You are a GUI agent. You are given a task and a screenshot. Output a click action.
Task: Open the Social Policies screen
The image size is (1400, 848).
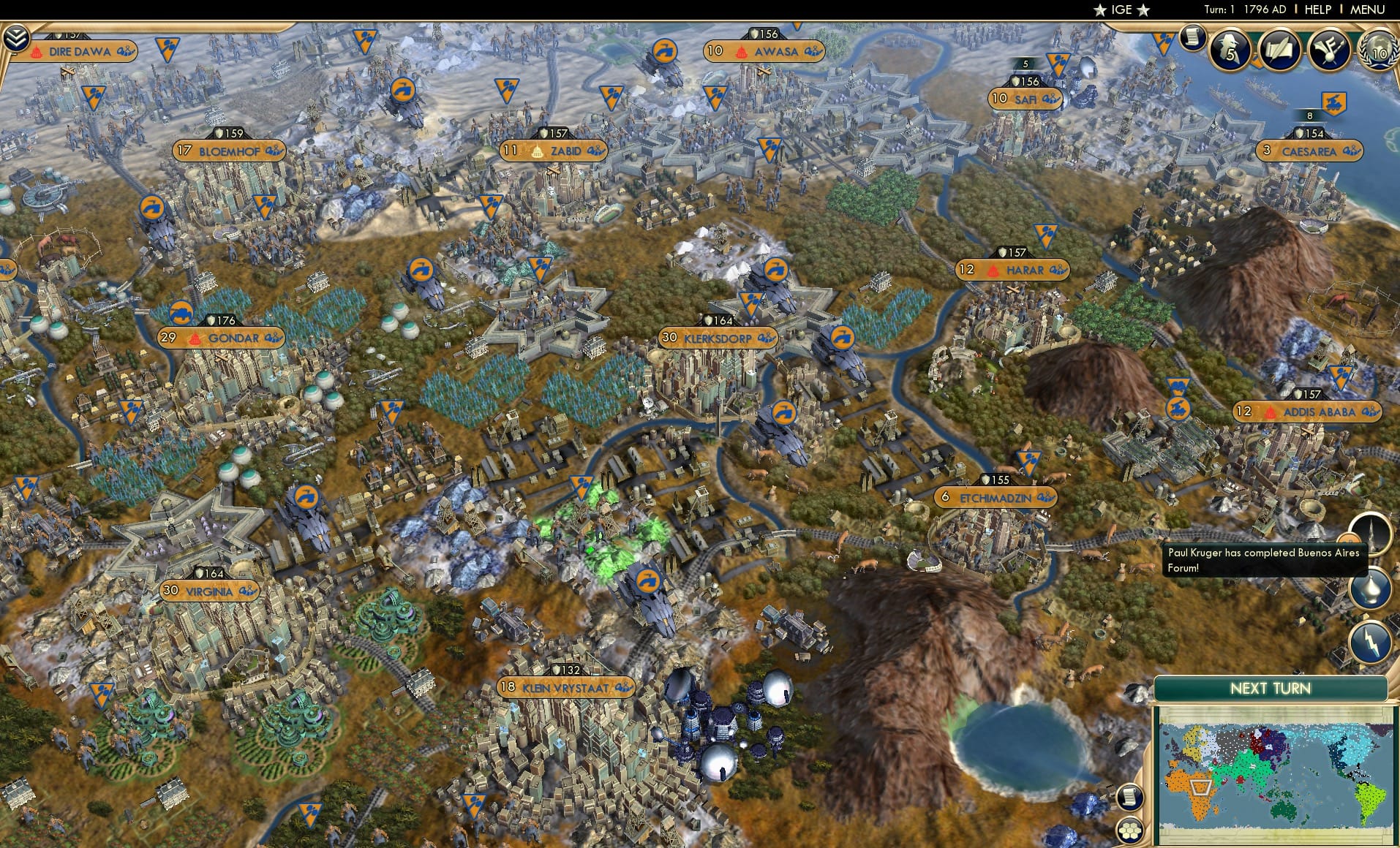(1280, 50)
